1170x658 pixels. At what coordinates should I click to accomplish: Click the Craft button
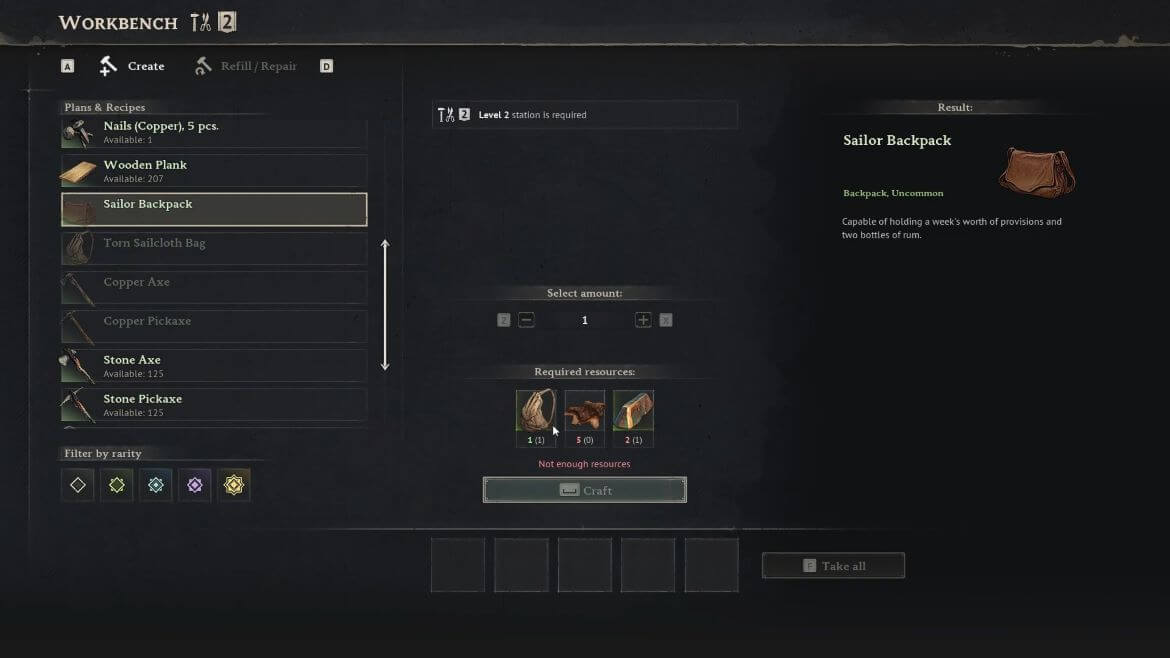(x=585, y=490)
